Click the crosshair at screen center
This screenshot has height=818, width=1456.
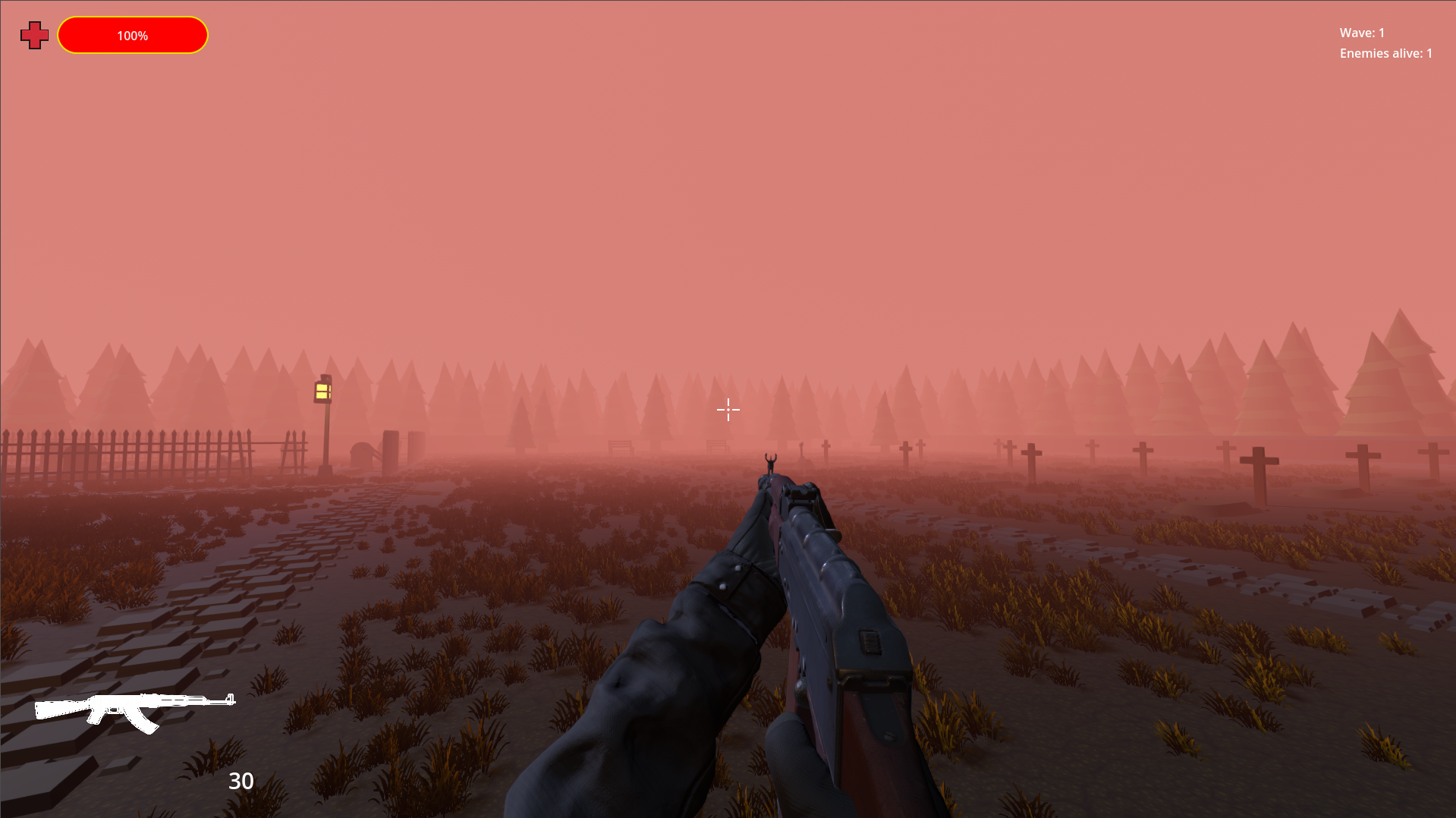coord(728,410)
